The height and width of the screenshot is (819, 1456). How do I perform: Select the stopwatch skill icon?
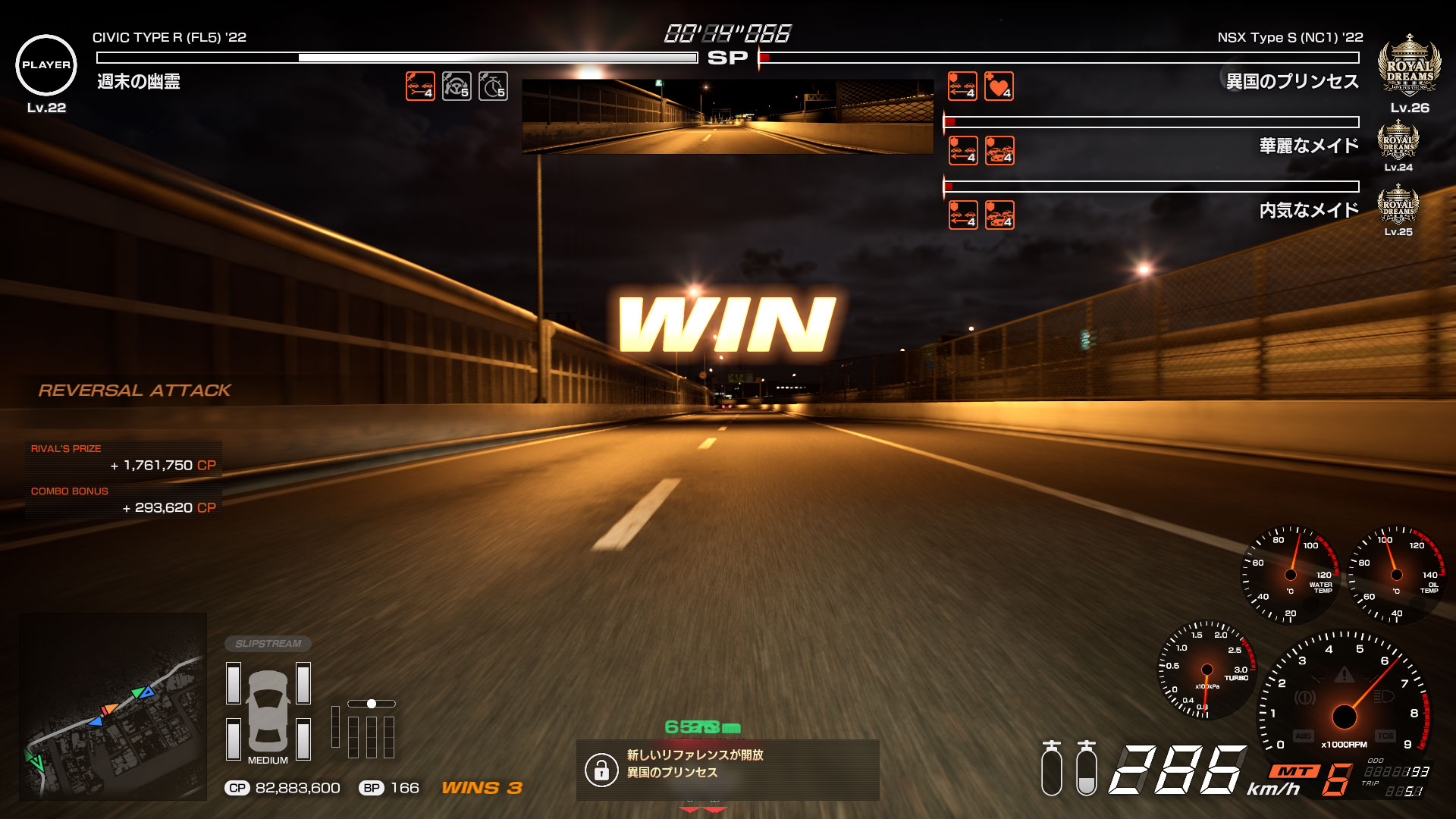point(493,86)
